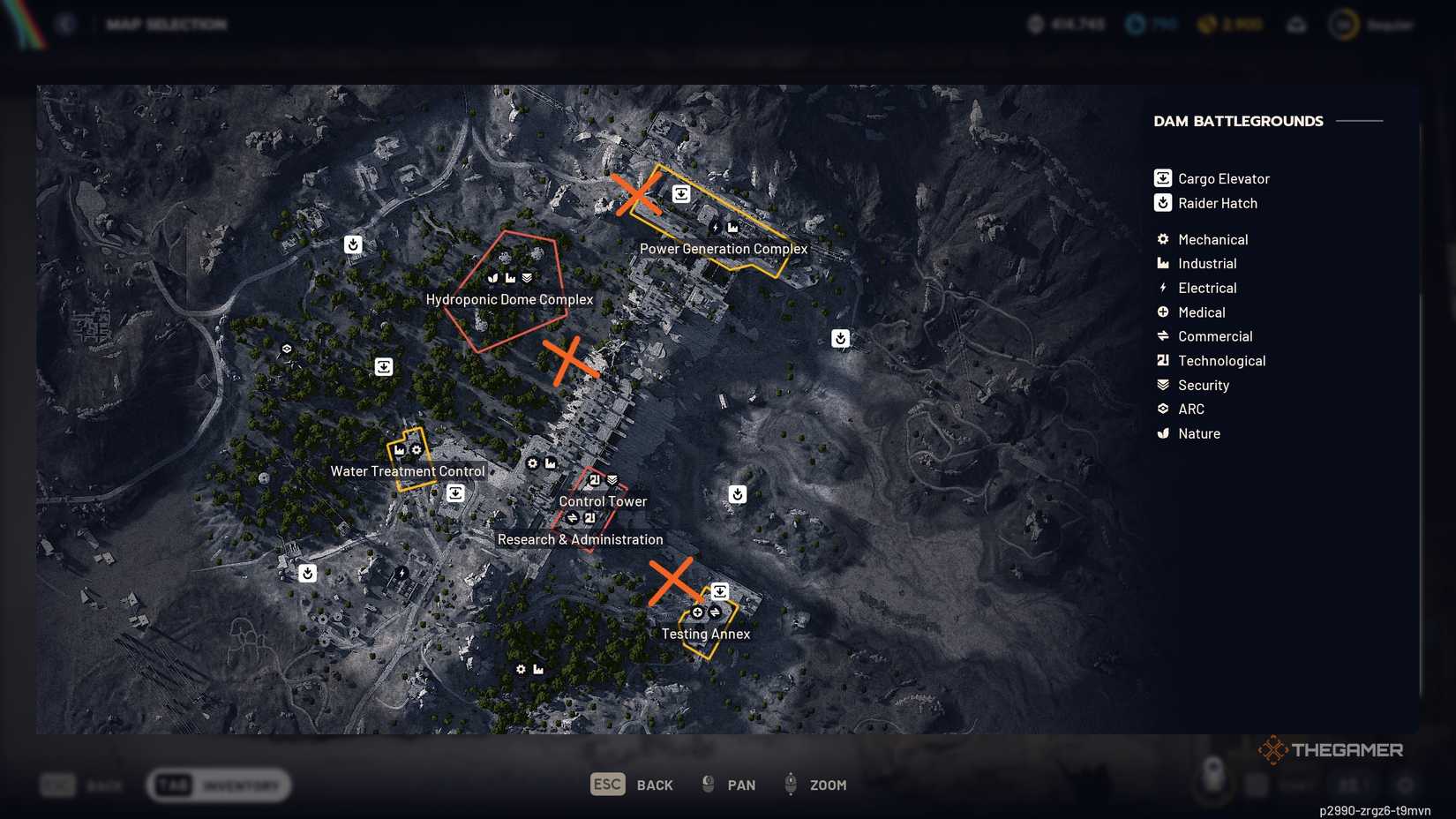Click the ARC icon west of Hydroponic Dome Complex
The width and height of the screenshot is (1456, 819).
[287, 348]
